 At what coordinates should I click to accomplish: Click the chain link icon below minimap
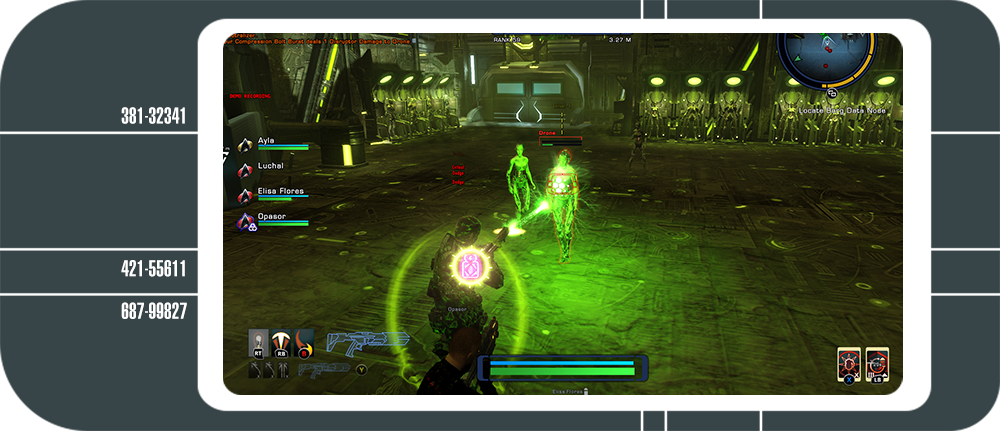832,93
